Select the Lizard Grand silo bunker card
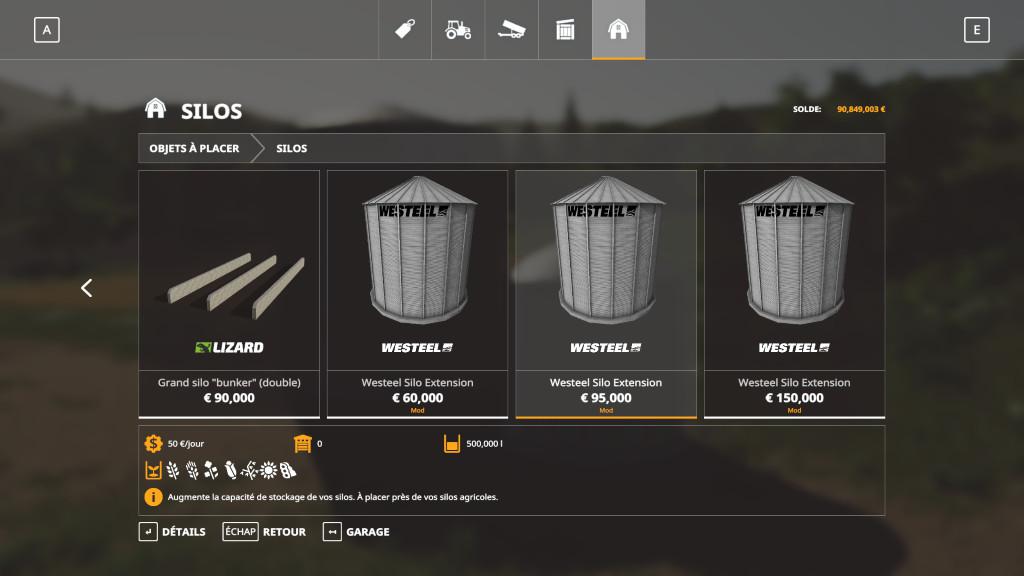This screenshot has height=576, width=1024. [x=229, y=293]
